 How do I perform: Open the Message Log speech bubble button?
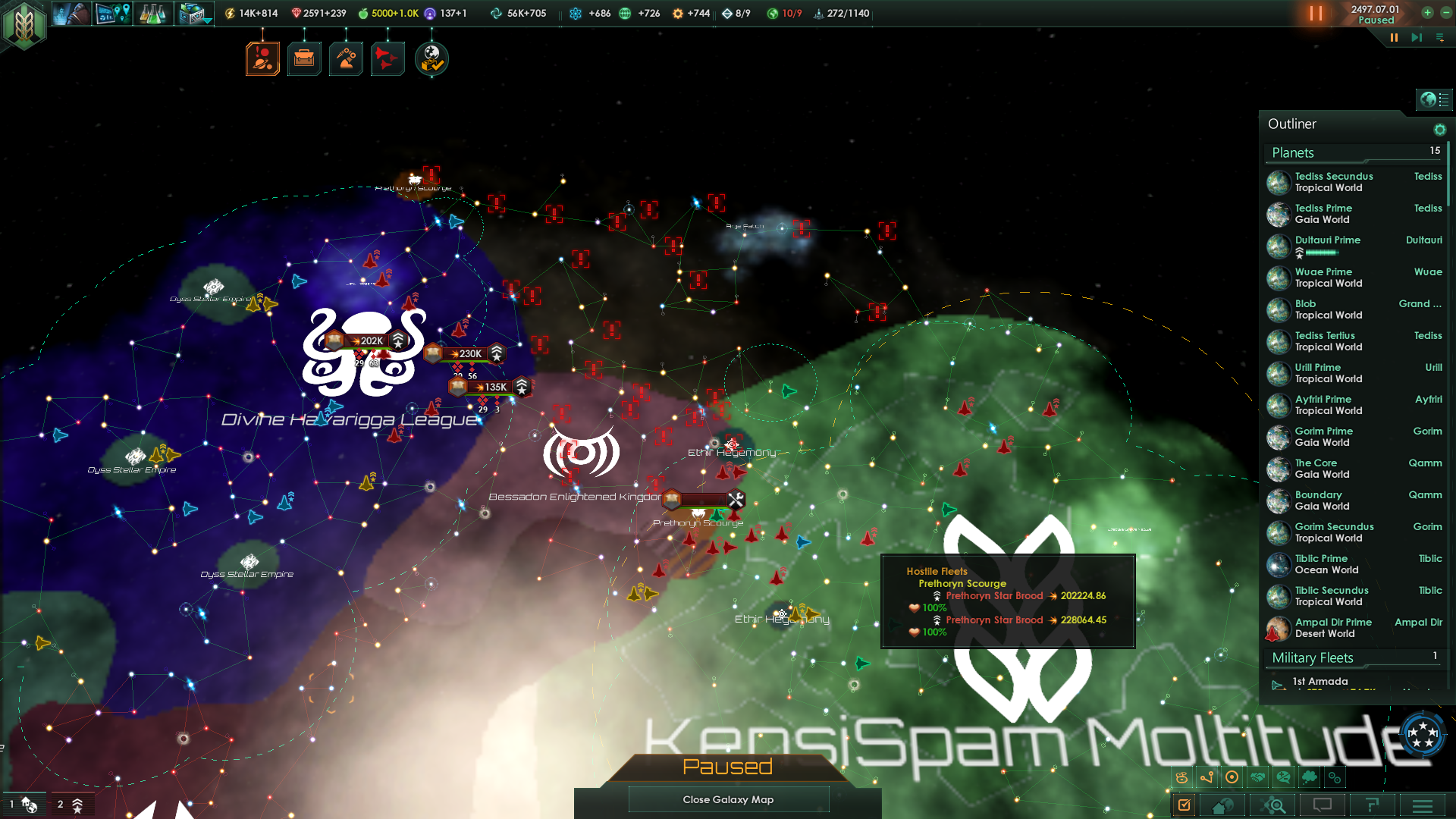pos(1323,805)
